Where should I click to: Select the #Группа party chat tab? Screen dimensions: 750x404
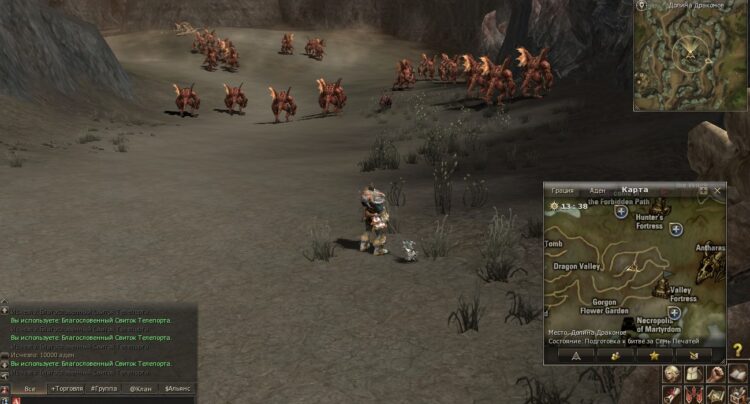(102, 387)
